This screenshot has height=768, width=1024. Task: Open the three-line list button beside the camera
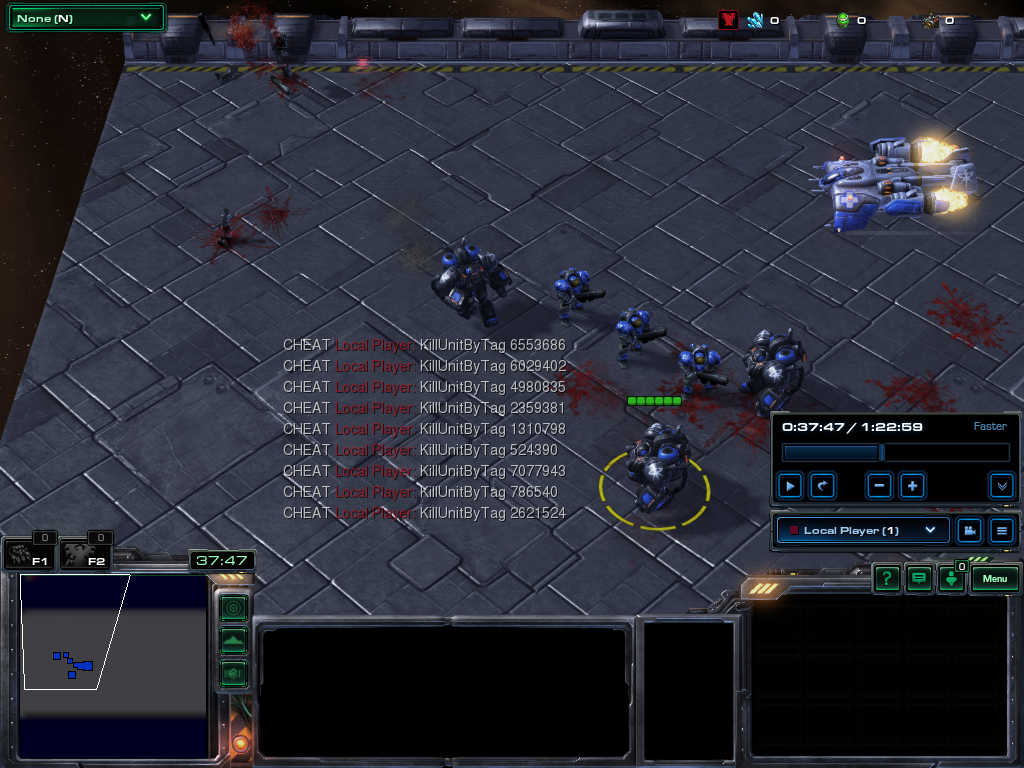tap(1002, 530)
